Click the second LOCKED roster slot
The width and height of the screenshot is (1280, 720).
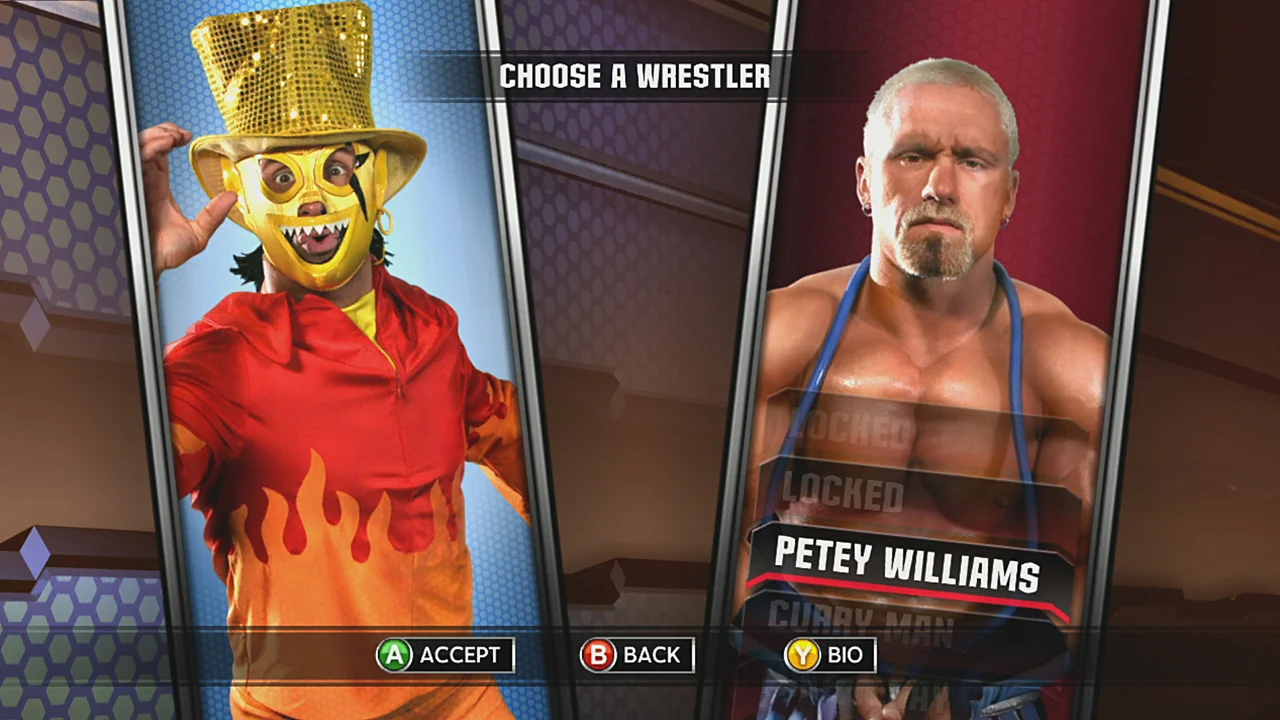click(843, 491)
